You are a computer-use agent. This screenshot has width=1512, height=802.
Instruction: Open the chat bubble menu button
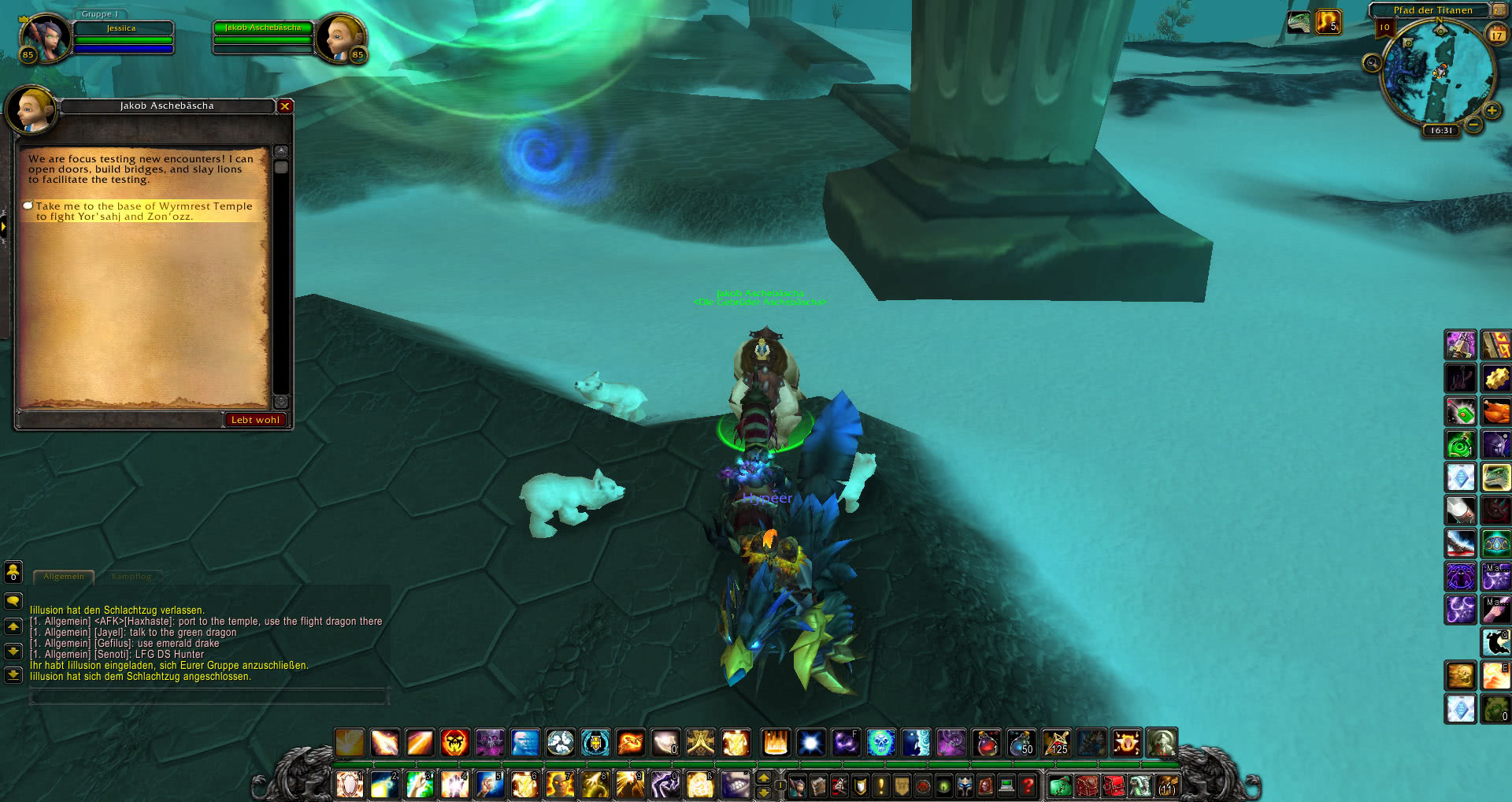(13, 602)
